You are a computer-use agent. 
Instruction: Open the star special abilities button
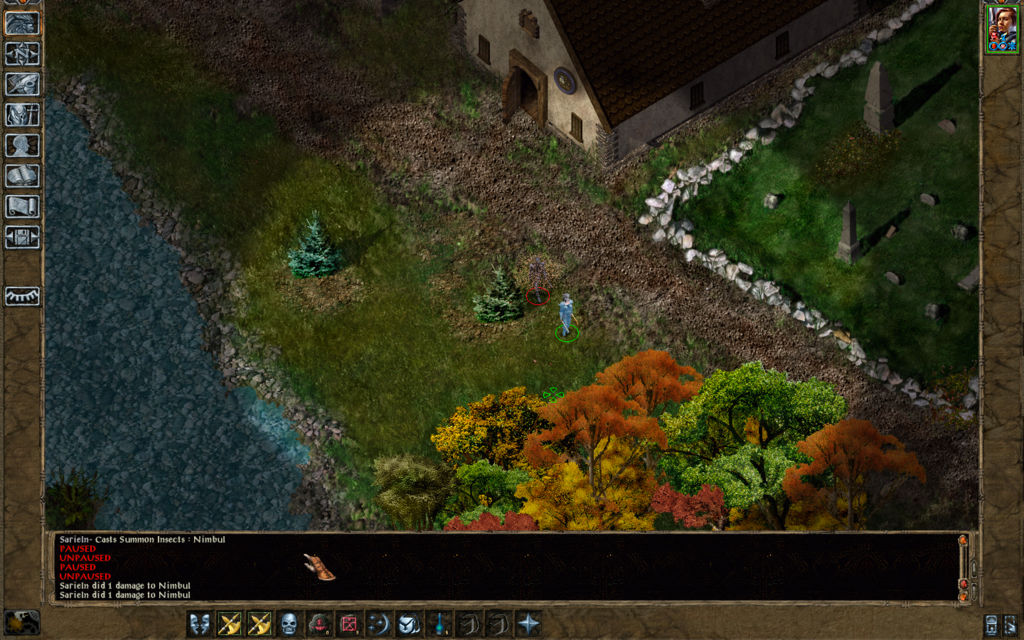[527, 624]
